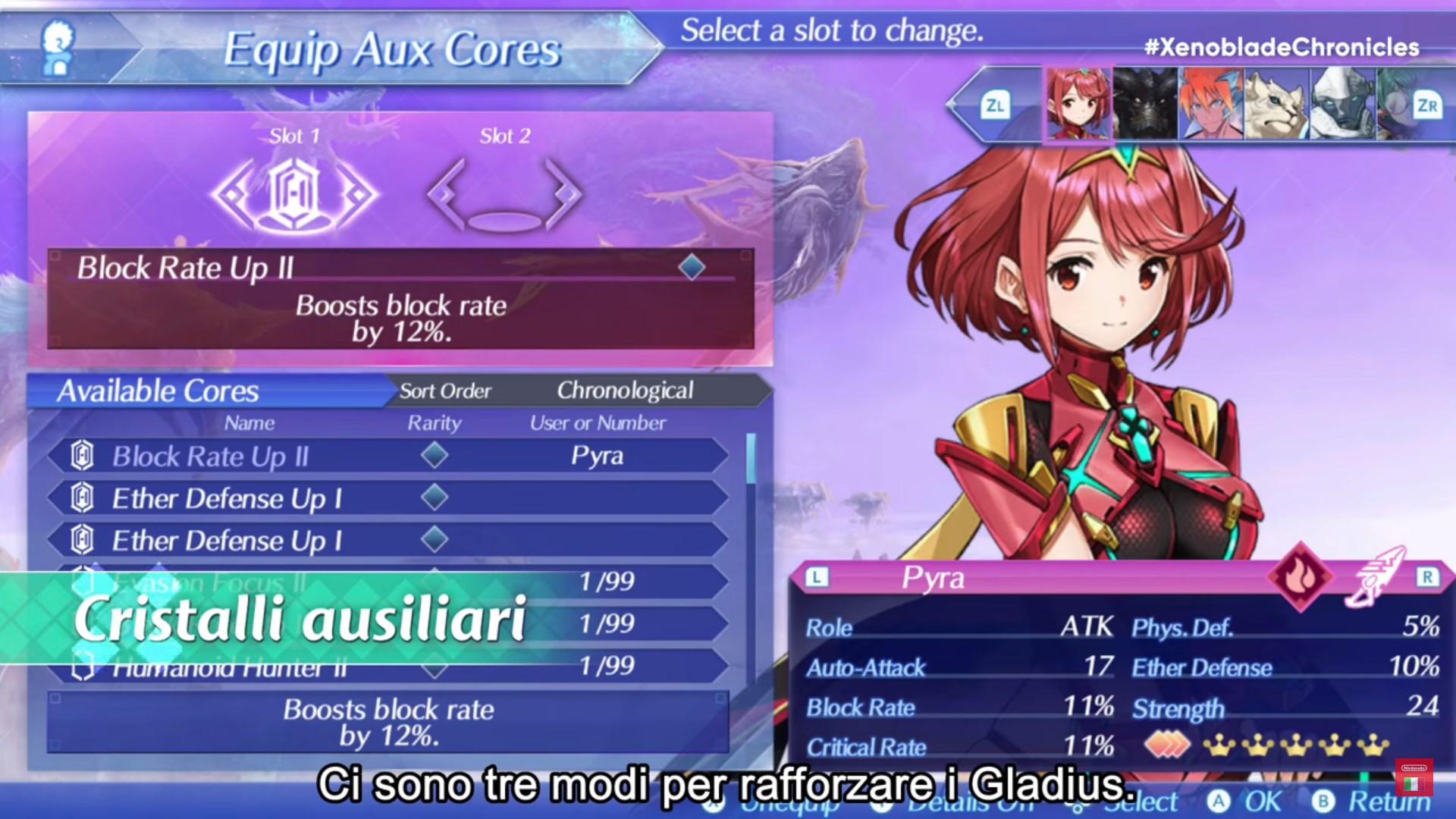
Task: Select the white tiger blade portrait
Action: click(x=1276, y=103)
